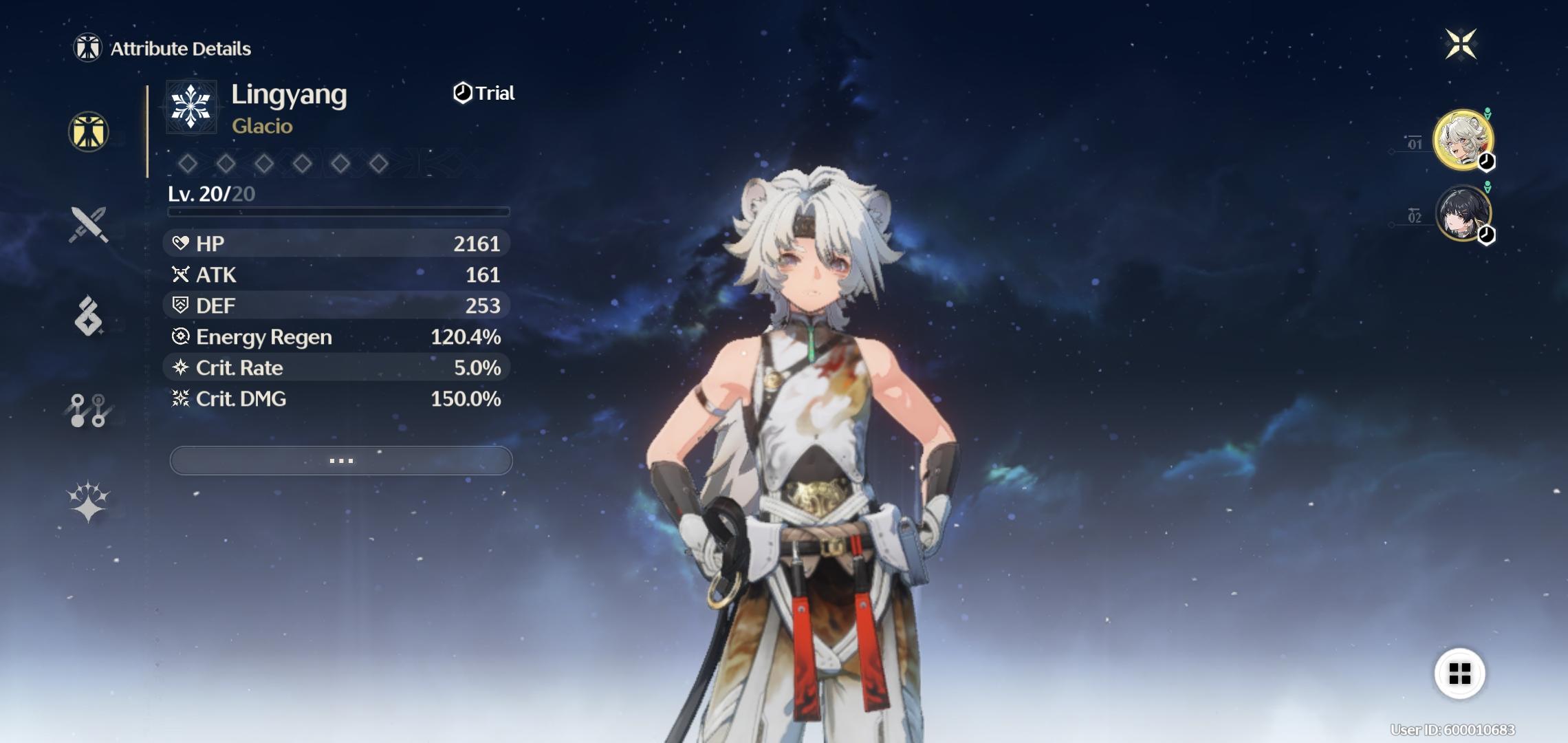
Task: View the Glacio snowflake element icon
Action: 191,107
